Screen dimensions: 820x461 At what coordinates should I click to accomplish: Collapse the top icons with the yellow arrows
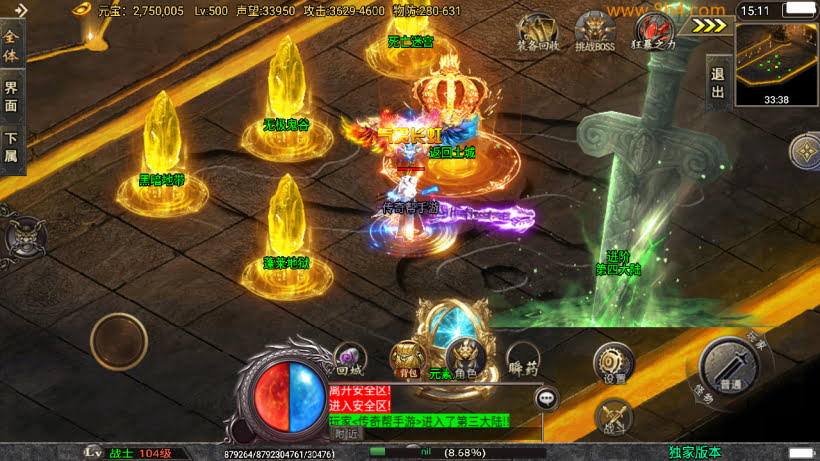point(709,26)
